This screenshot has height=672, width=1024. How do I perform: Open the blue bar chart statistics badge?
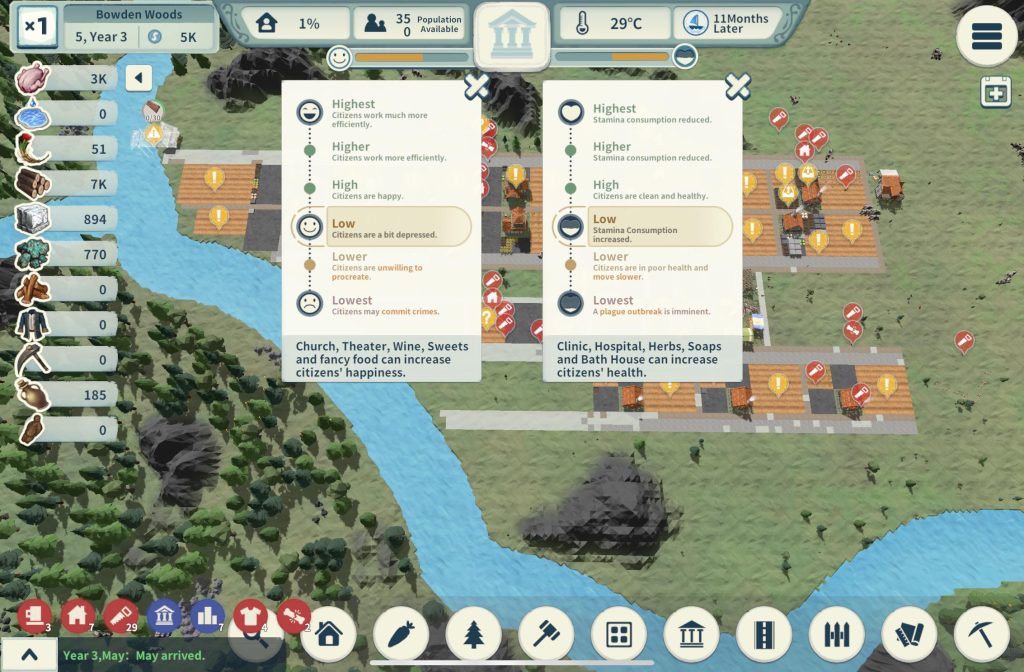click(x=207, y=616)
